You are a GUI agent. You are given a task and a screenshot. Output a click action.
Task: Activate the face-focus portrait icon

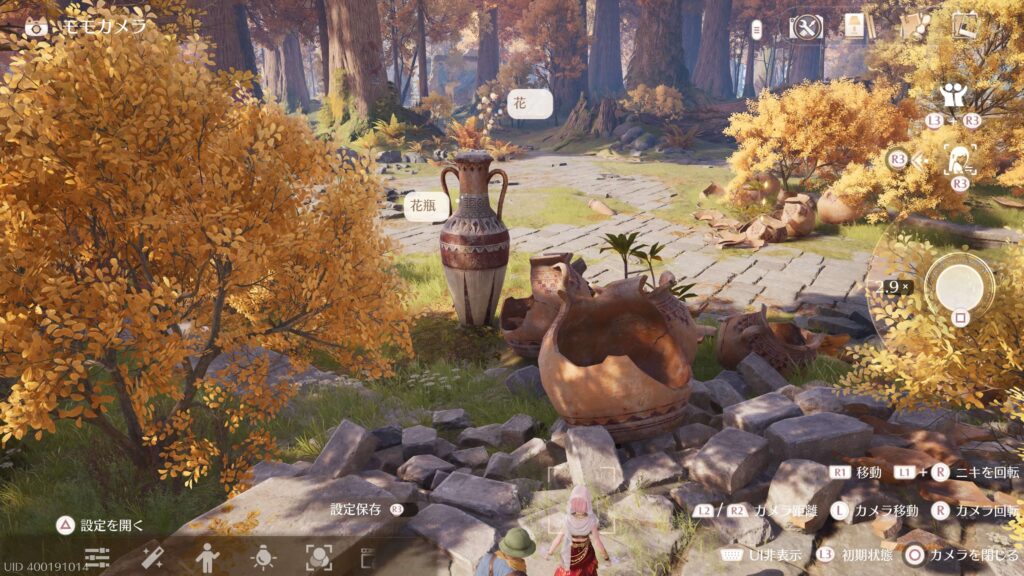[x=960, y=159]
